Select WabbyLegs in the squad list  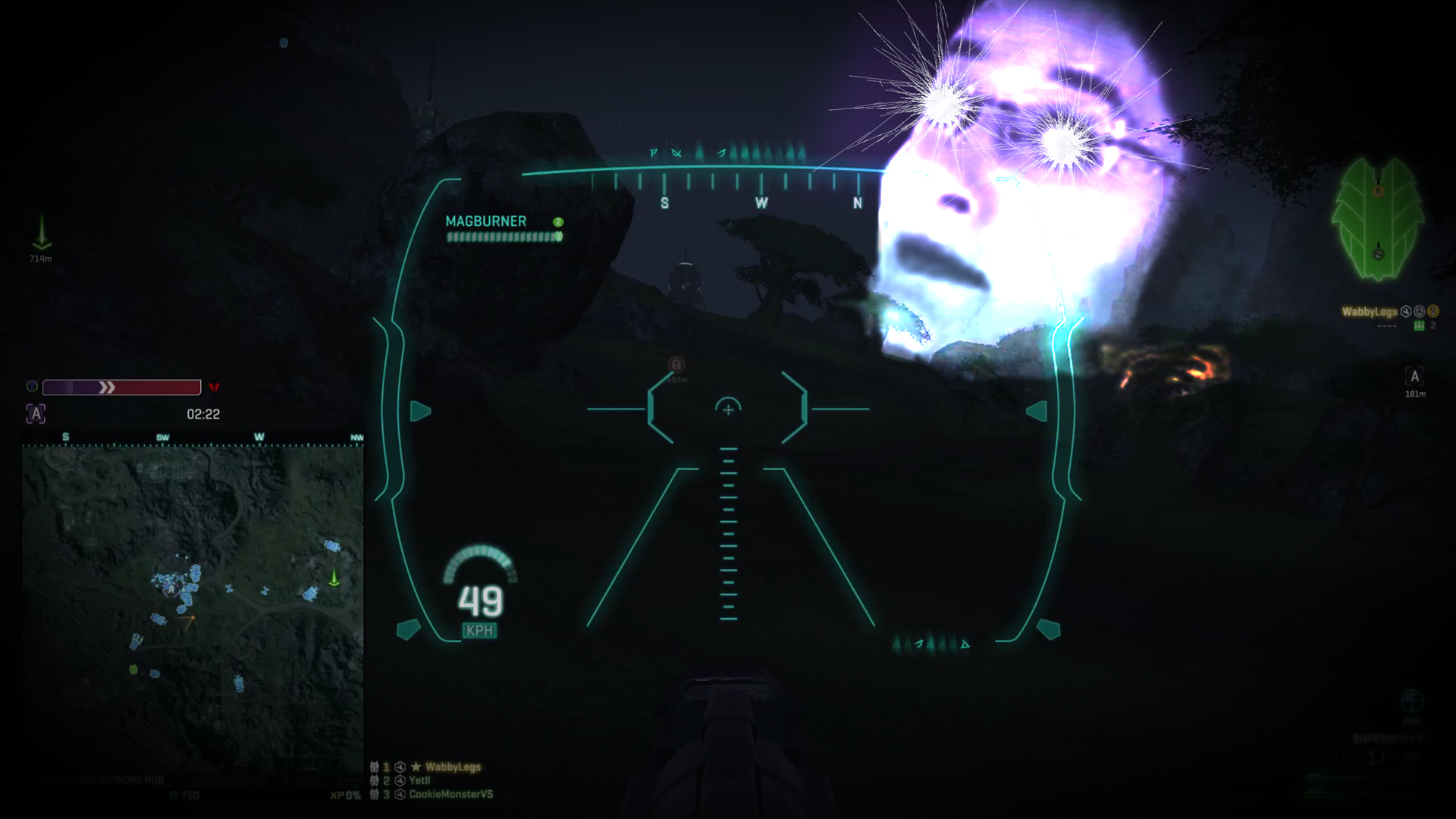tap(452, 767)
